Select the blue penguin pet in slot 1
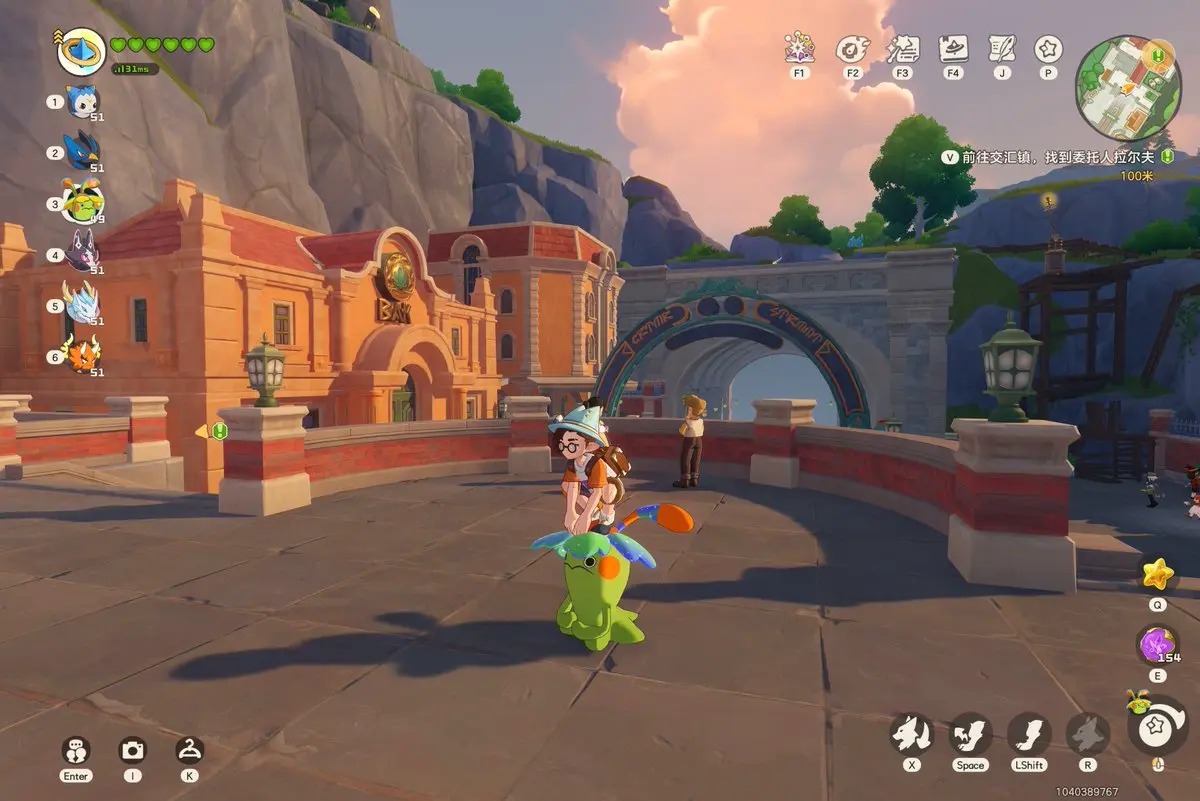This screenshot has height=801, width=1200. pyautogui.click(x=82, y=101)
